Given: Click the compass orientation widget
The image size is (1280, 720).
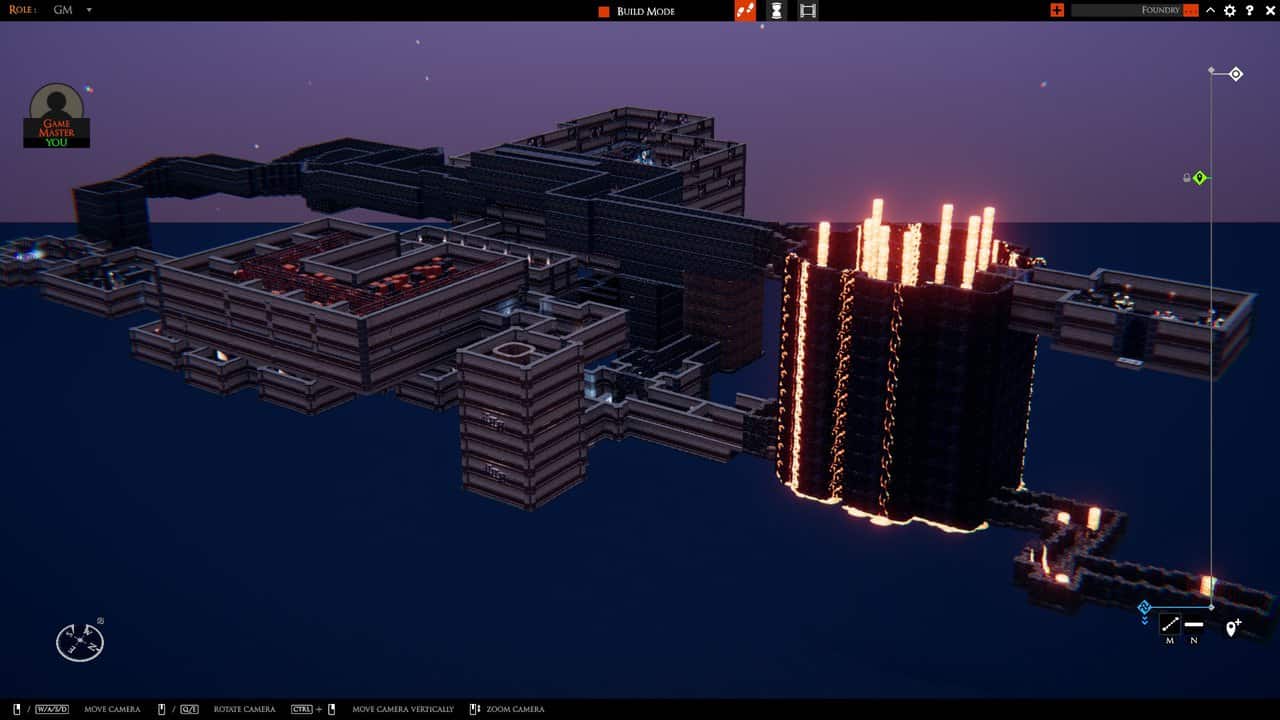Looking at the screenshot, I should (x=79, y=641).
